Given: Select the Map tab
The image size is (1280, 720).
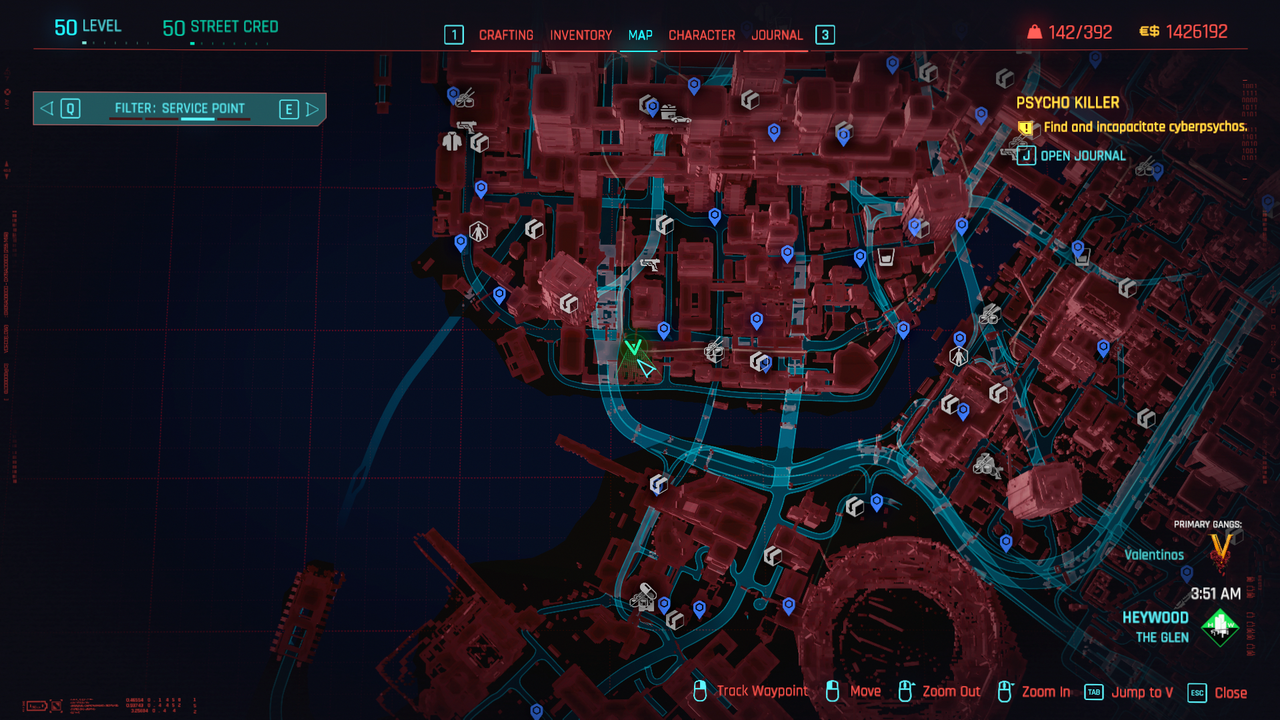Looking at the screenshot, I should coord(640,35).
